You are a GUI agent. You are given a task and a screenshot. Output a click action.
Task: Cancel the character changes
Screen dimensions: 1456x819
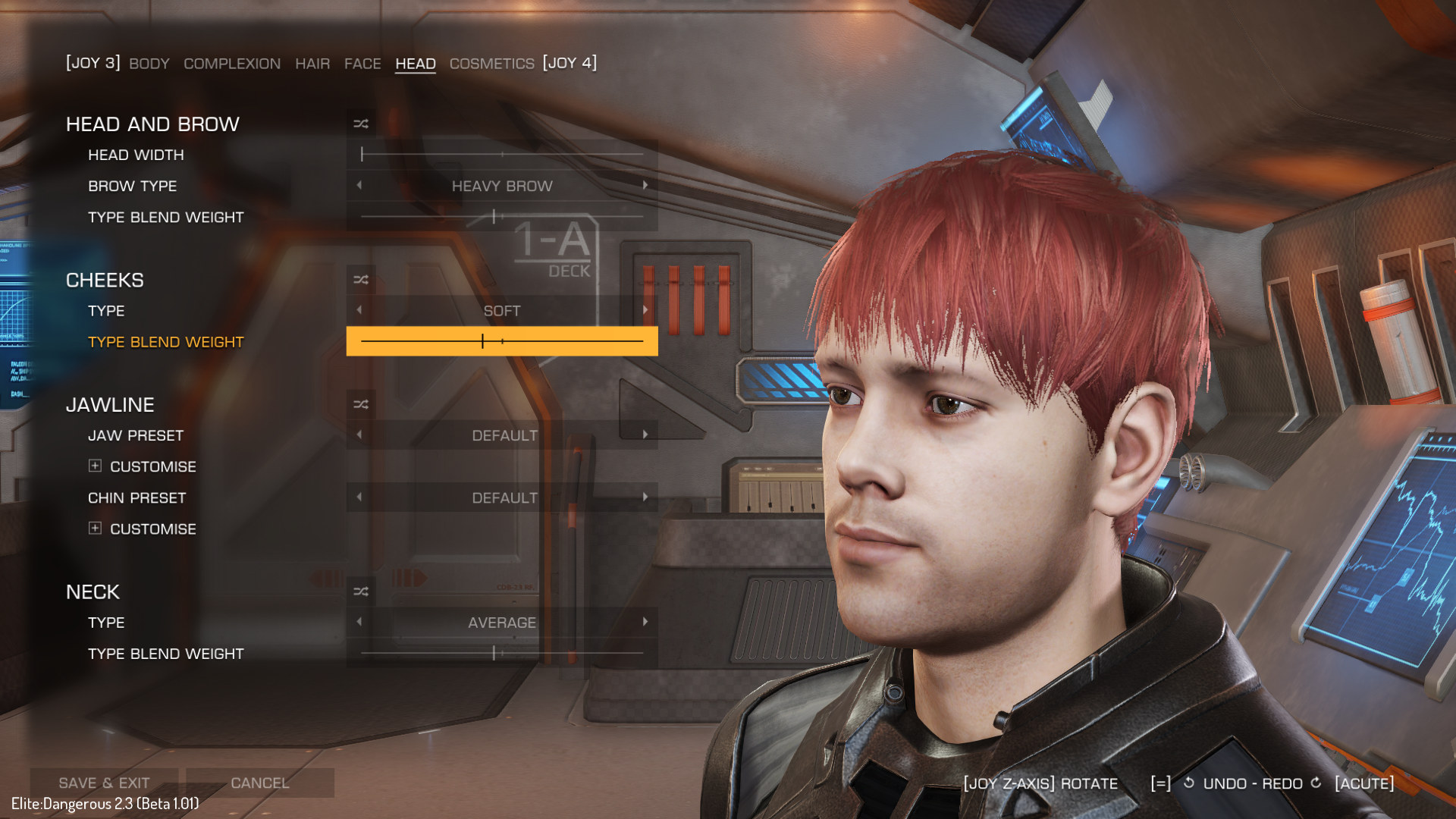coord(259,783)
